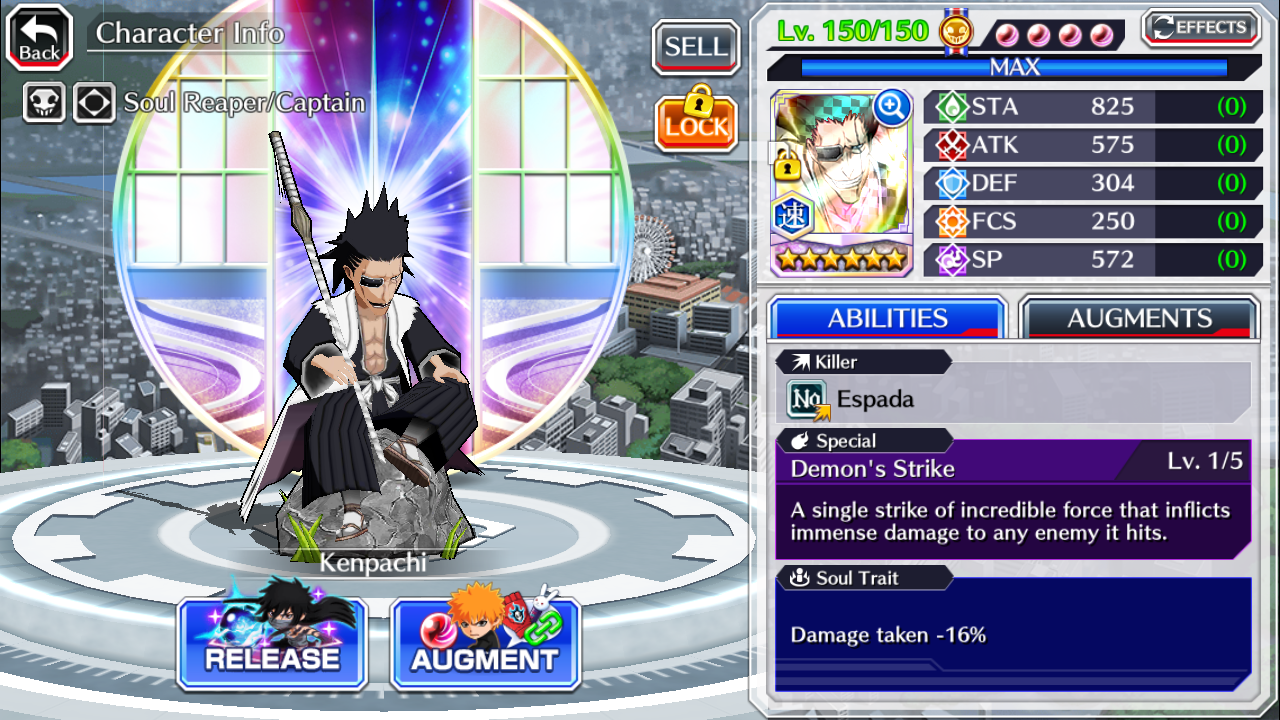Sell this character with SELL

[696, 47]
